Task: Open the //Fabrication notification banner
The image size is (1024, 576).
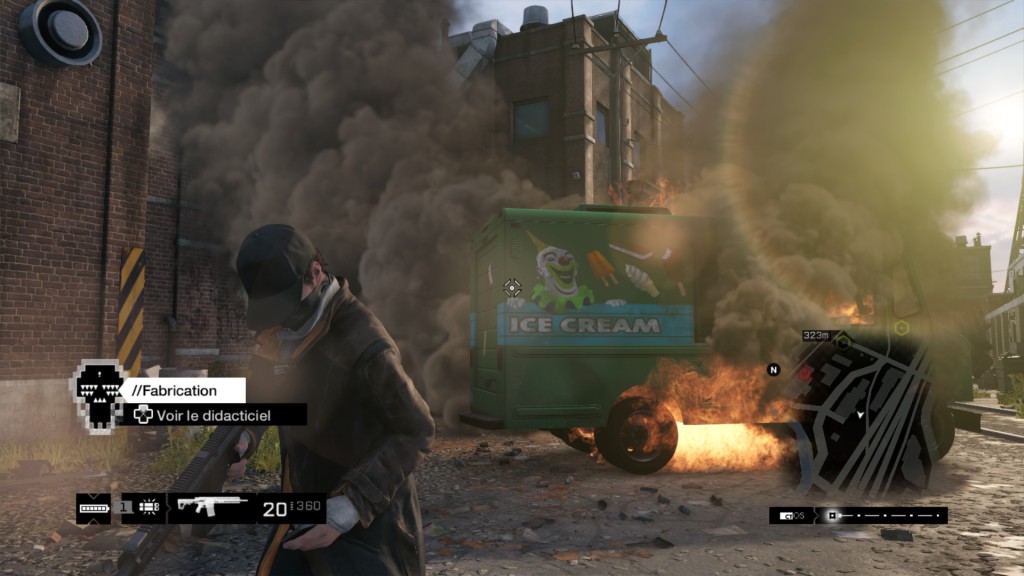Action: (x=185, y=390)
